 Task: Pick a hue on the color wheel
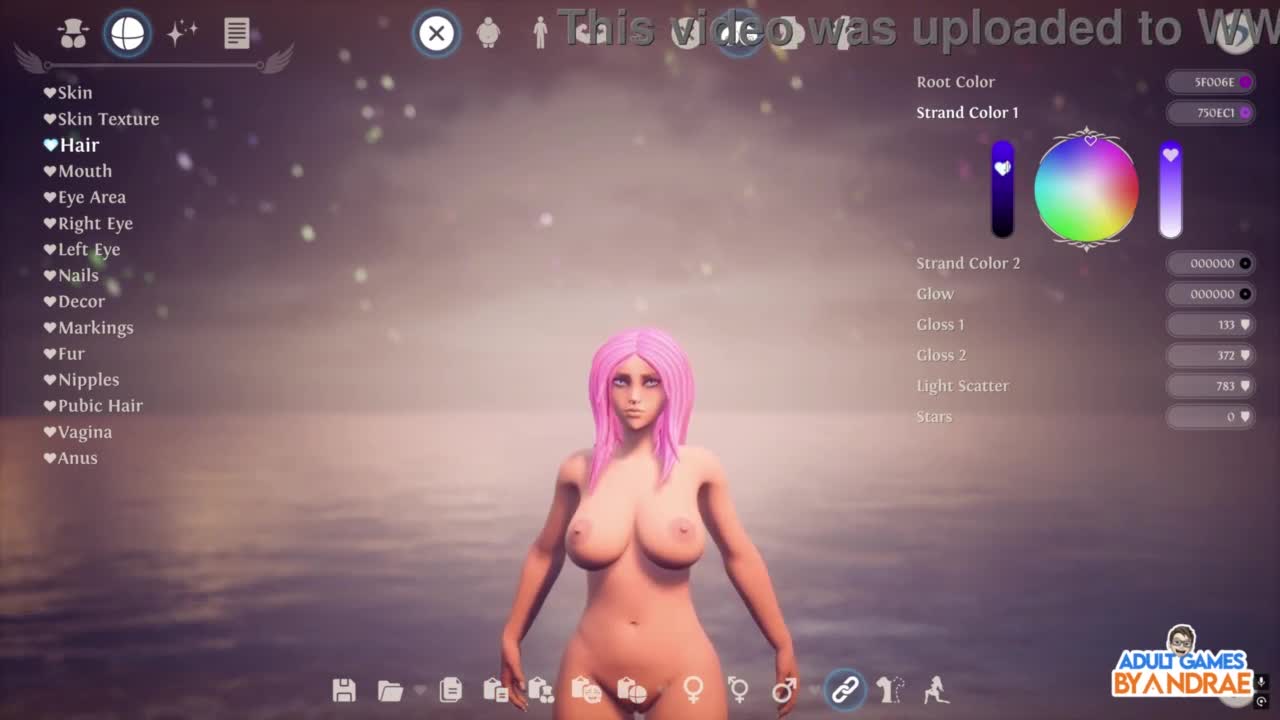coord(1086,189)
